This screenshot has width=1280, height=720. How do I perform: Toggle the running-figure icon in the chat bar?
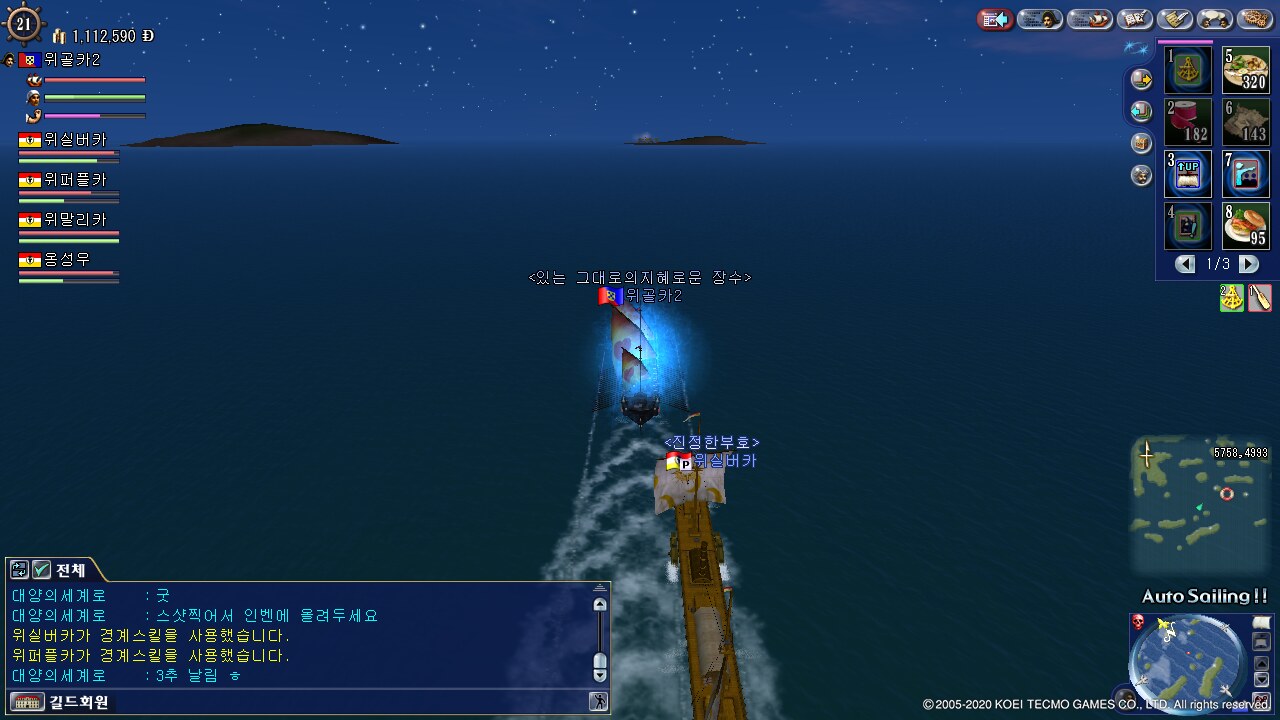click(x=599, y=702)
